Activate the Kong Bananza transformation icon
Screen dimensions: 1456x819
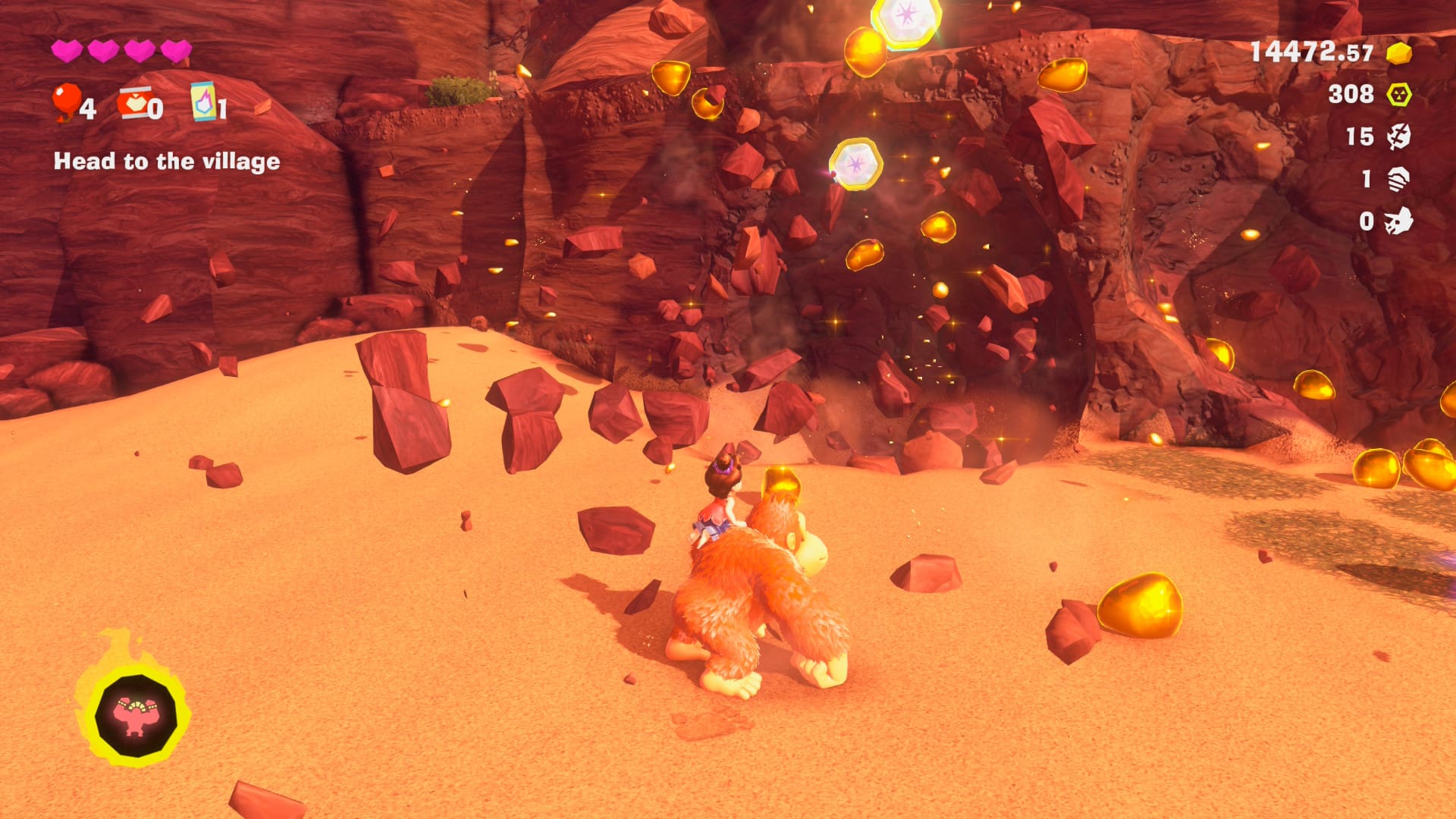pyautogui.click(x=136, y=715)
